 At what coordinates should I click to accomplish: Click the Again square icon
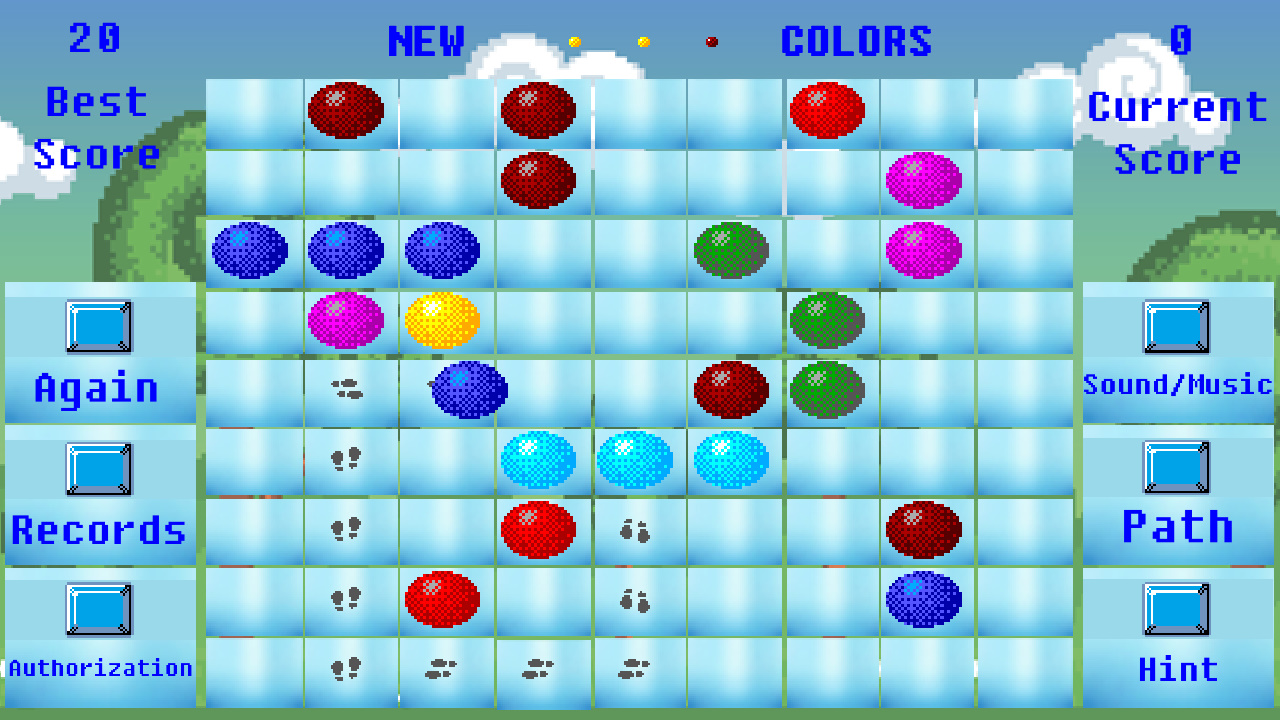99,326
